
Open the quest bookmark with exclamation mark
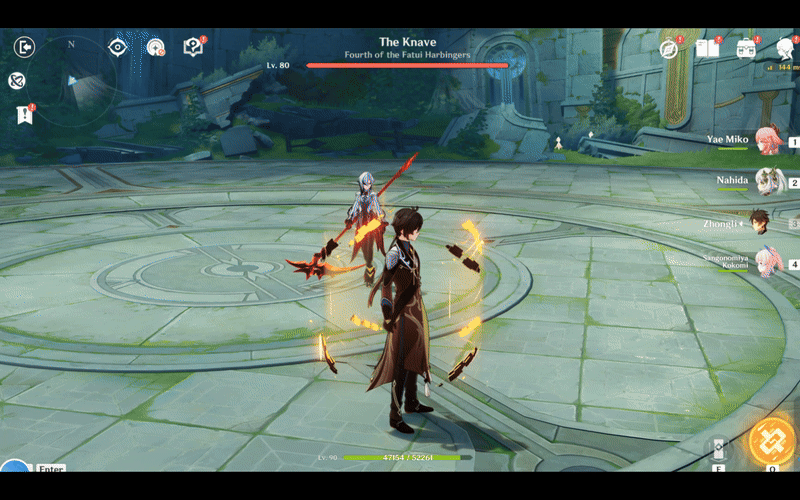24,115
